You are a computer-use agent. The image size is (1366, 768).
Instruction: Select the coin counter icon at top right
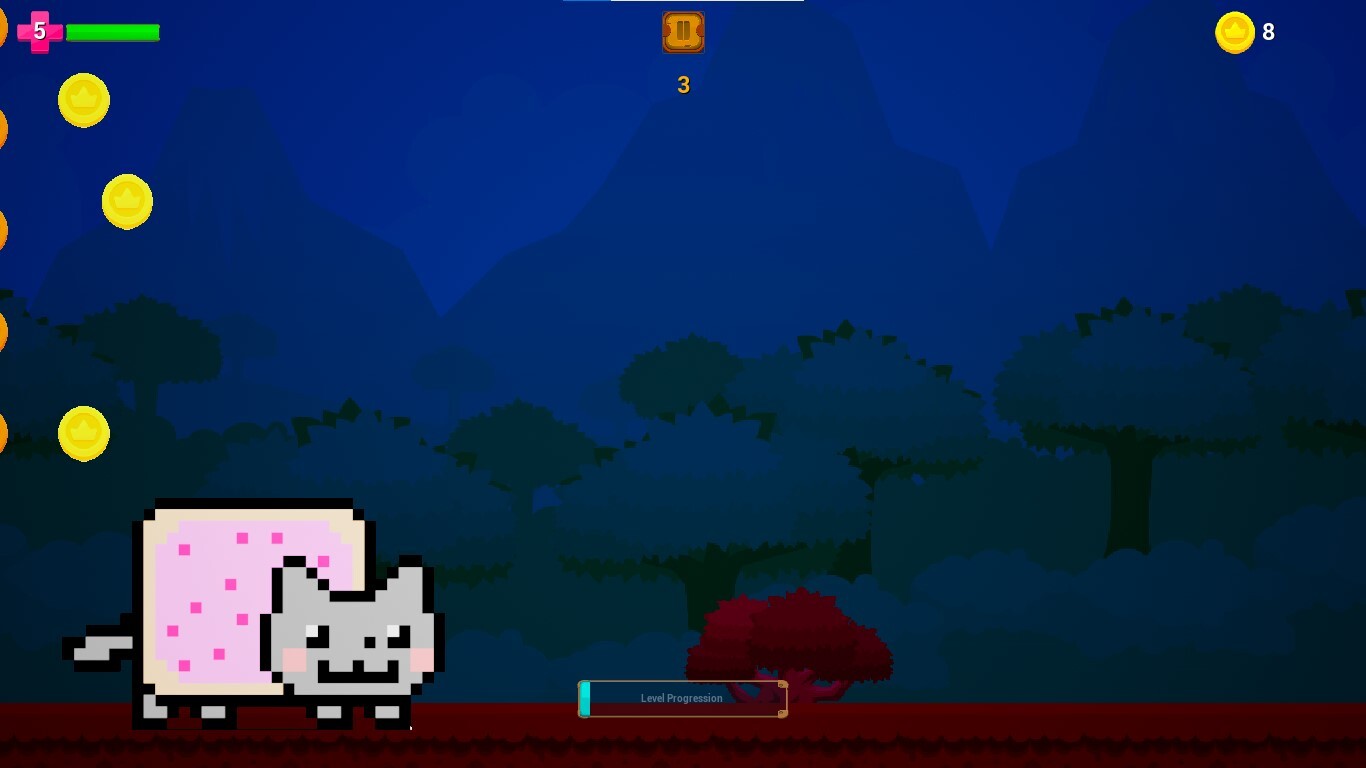coord(1235,32)
